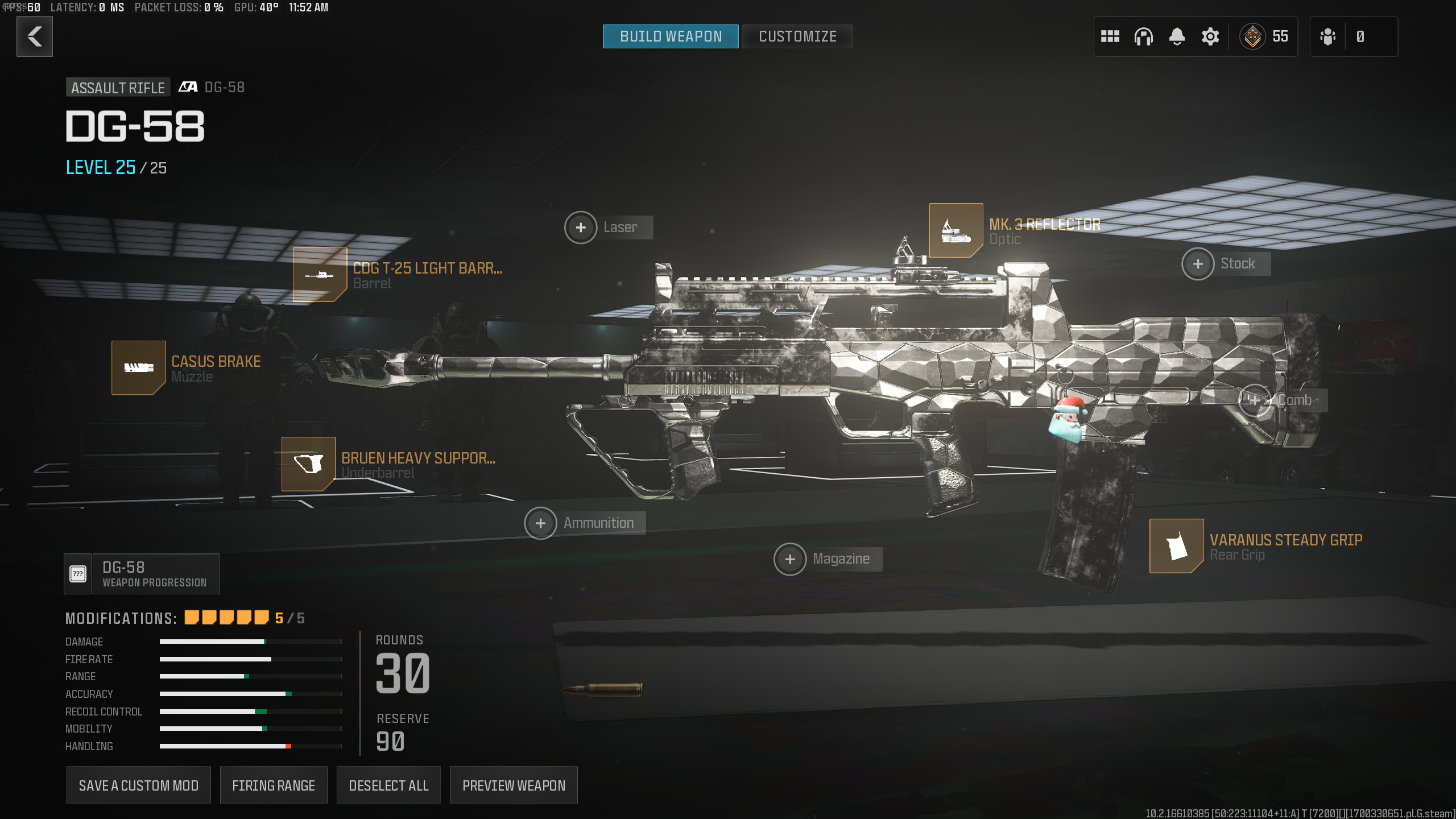Select the Bruen Heavy Support underbarrel slot

coord(308,464)
